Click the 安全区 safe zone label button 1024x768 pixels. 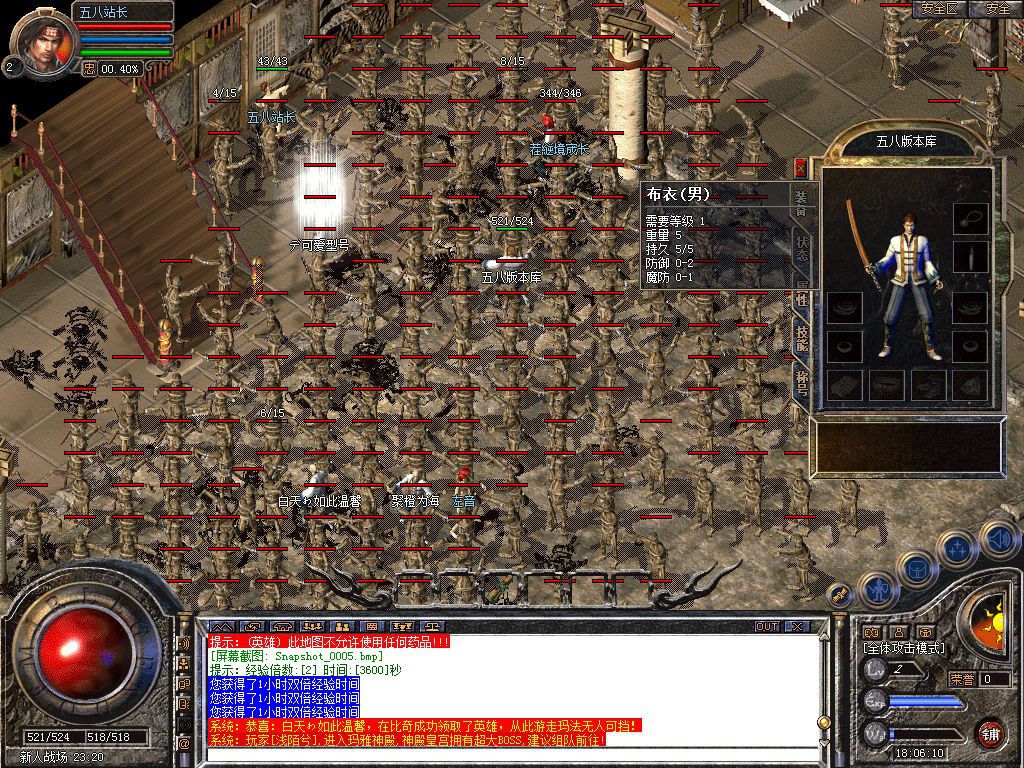940,9
